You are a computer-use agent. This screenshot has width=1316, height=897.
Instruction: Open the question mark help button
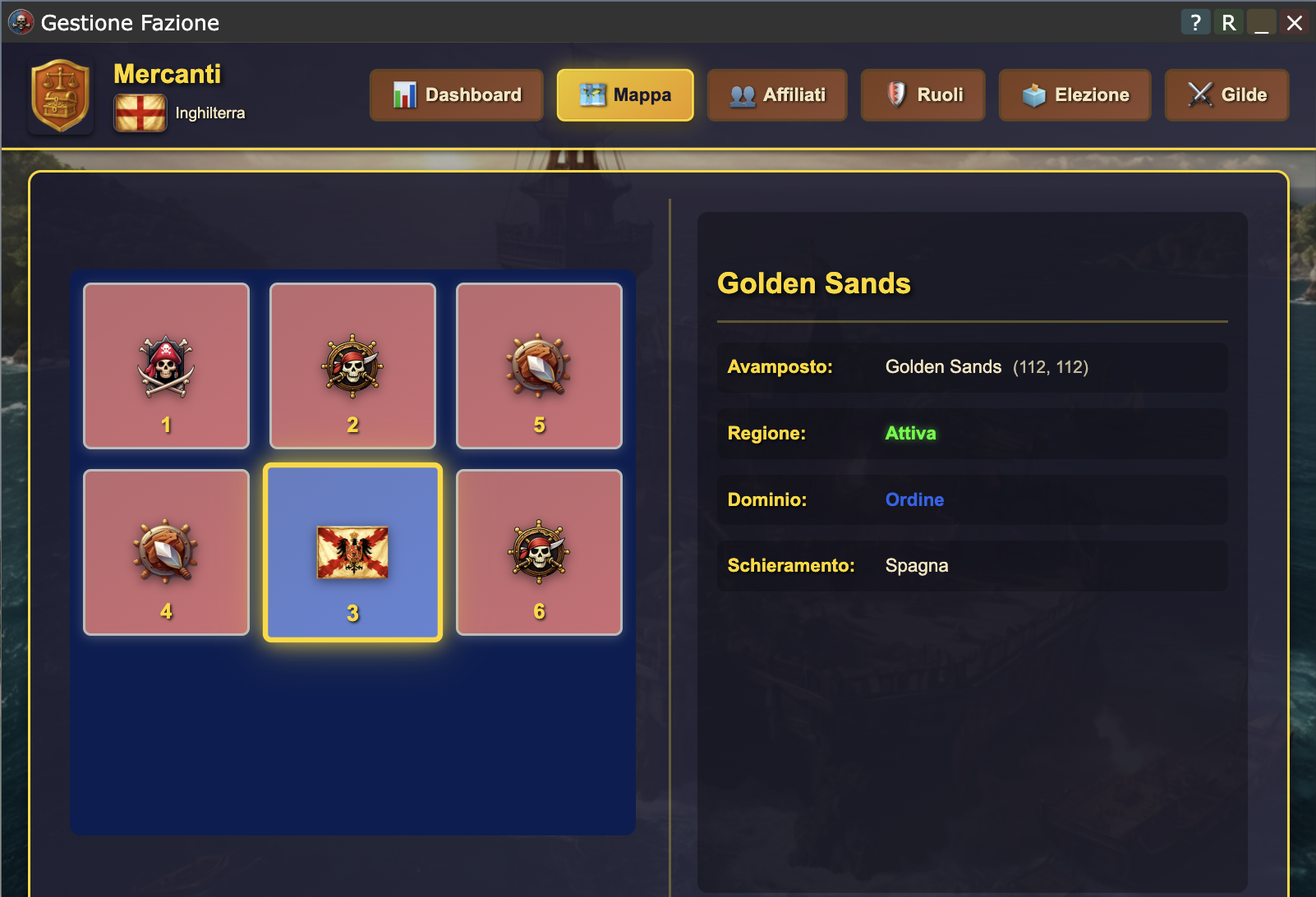click(x=1195, y=22)
